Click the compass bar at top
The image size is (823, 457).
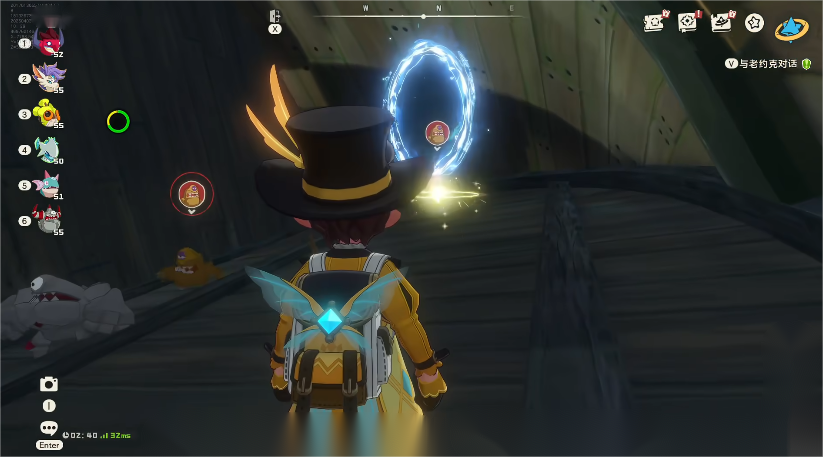424,15
